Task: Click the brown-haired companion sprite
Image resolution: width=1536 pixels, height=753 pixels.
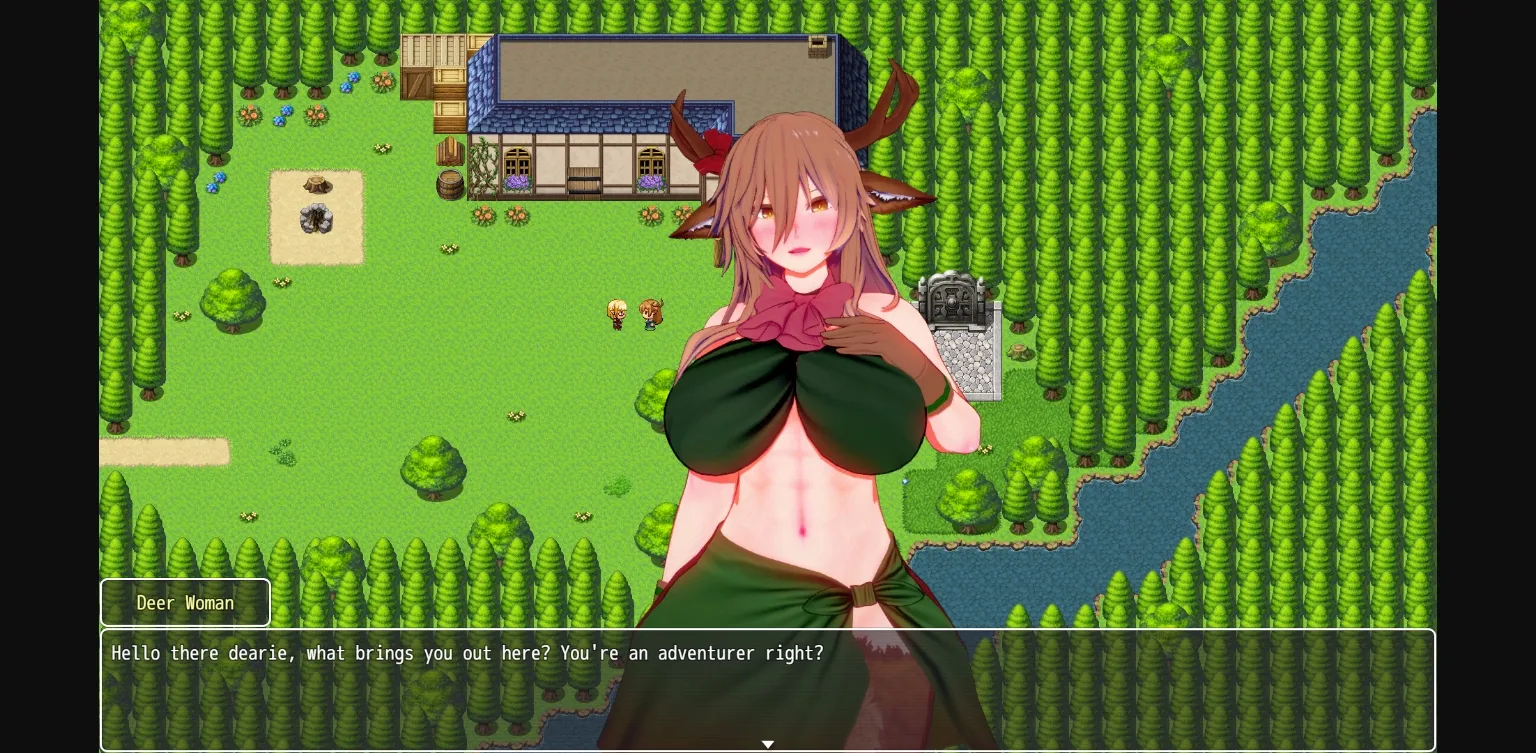Action: [x=651, y=313]
